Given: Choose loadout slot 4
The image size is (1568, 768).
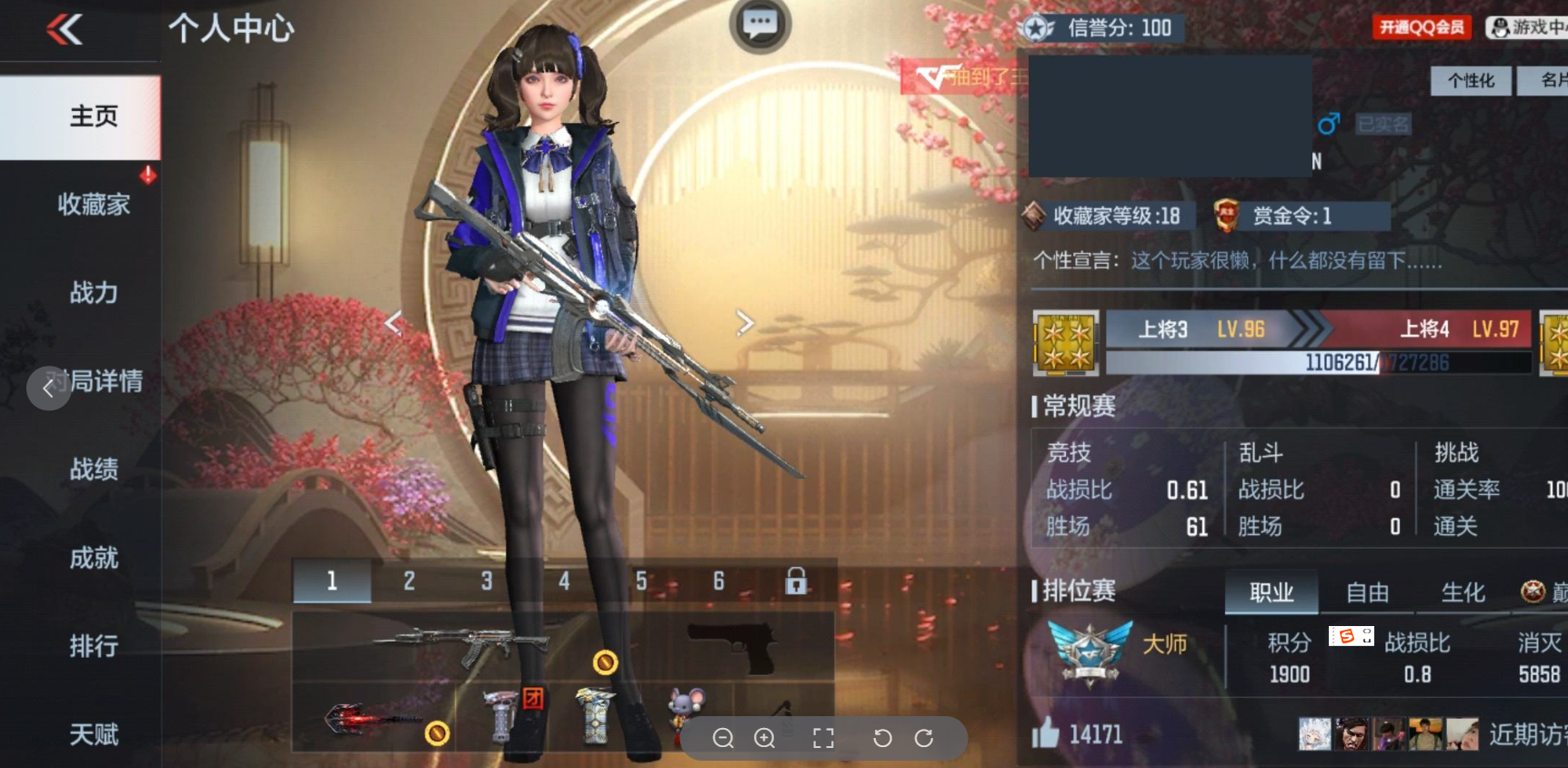Looking at the screenshot, I should pos(564,581).
